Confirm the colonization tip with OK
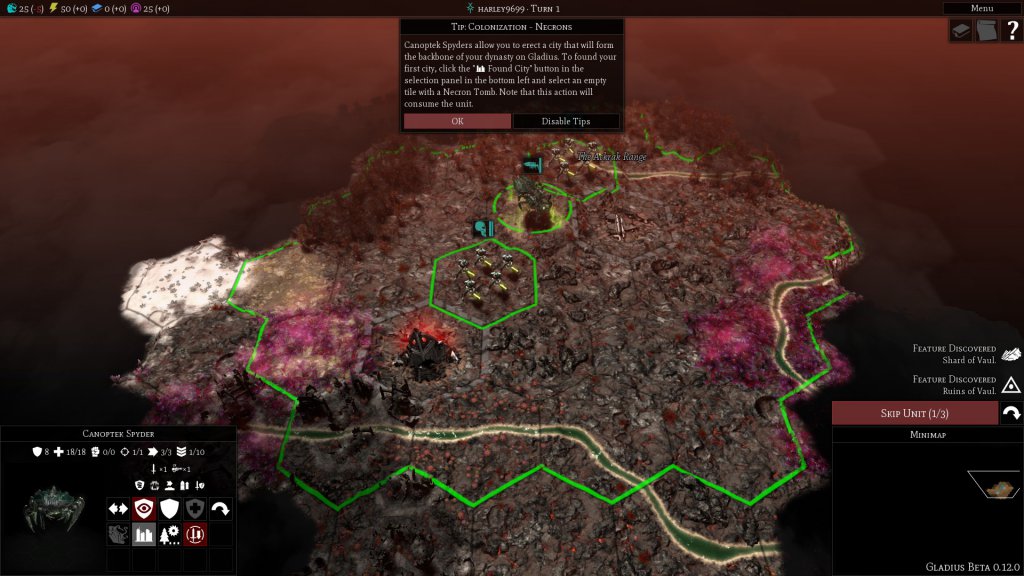The width and height of the screenshot is (1024, 576). pyautogui.click(x=457, y=121)
